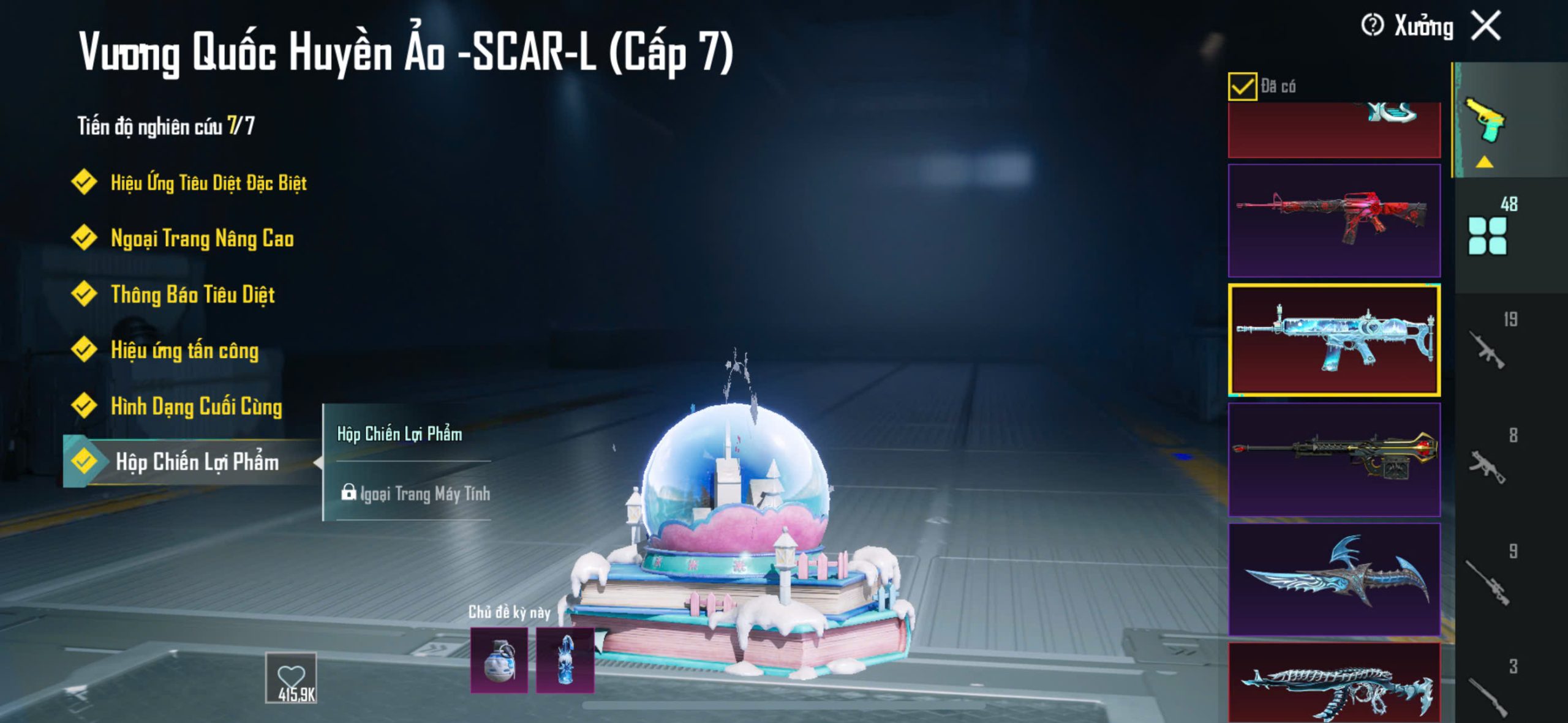Show Hình Dạng Cuối Cùng stage
1568x723 pixels.
196,406
